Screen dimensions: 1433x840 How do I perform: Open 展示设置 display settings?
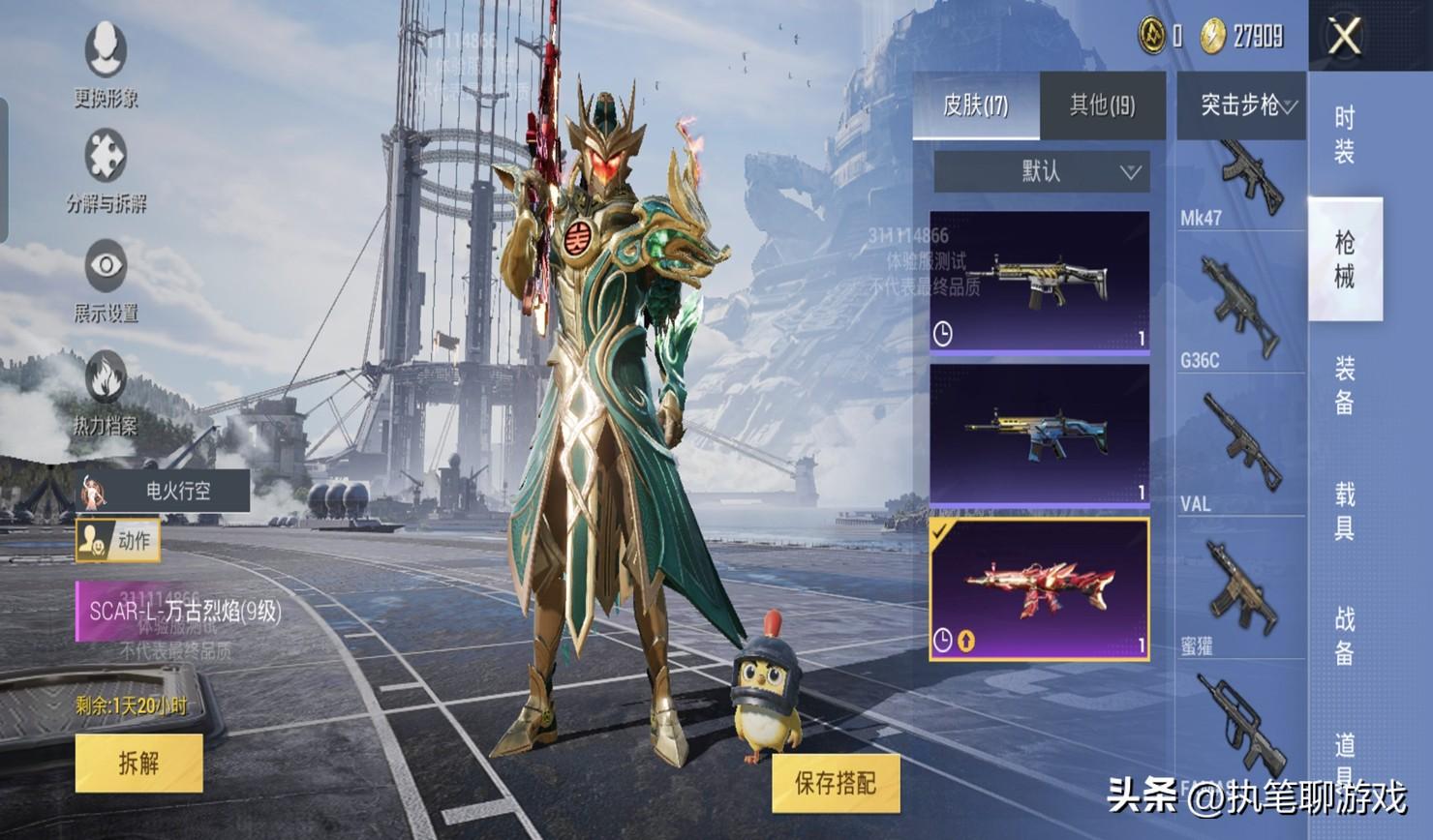coord(106,282)
